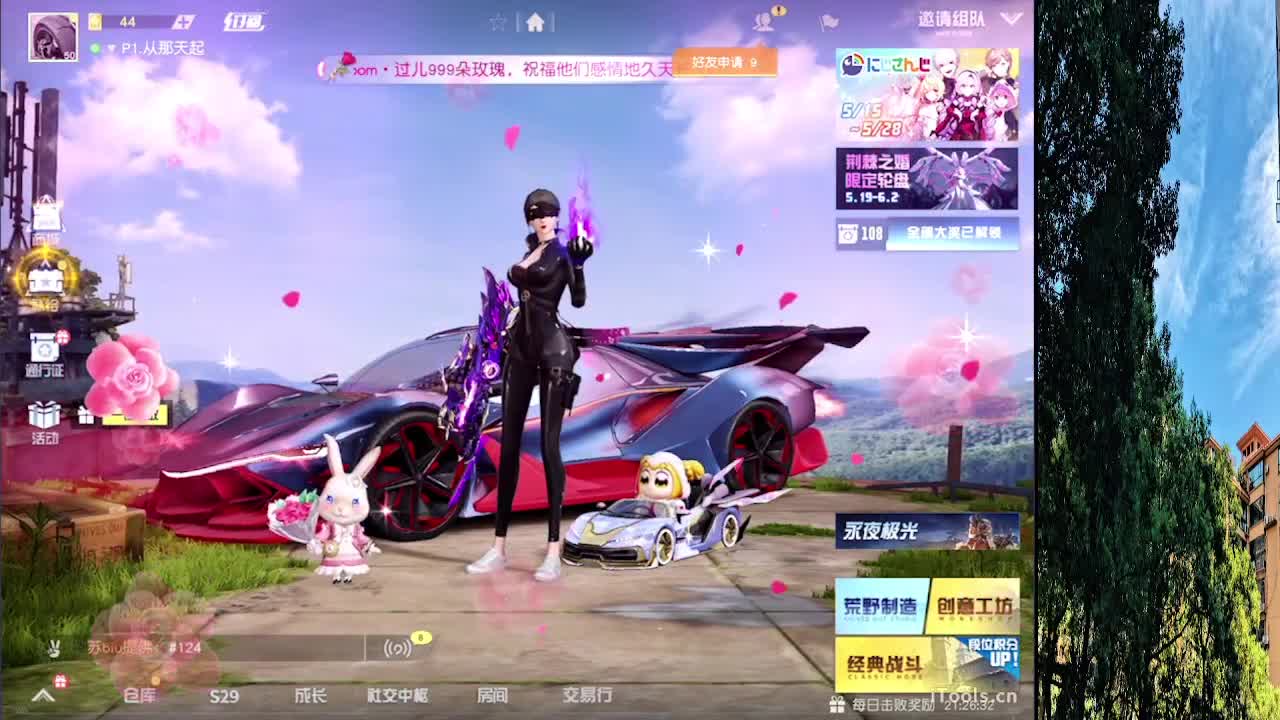Viewport: 1280px width, 720px height.
Task: View the 好友申请 friend requests button
Action: click(x=723, y=60)
